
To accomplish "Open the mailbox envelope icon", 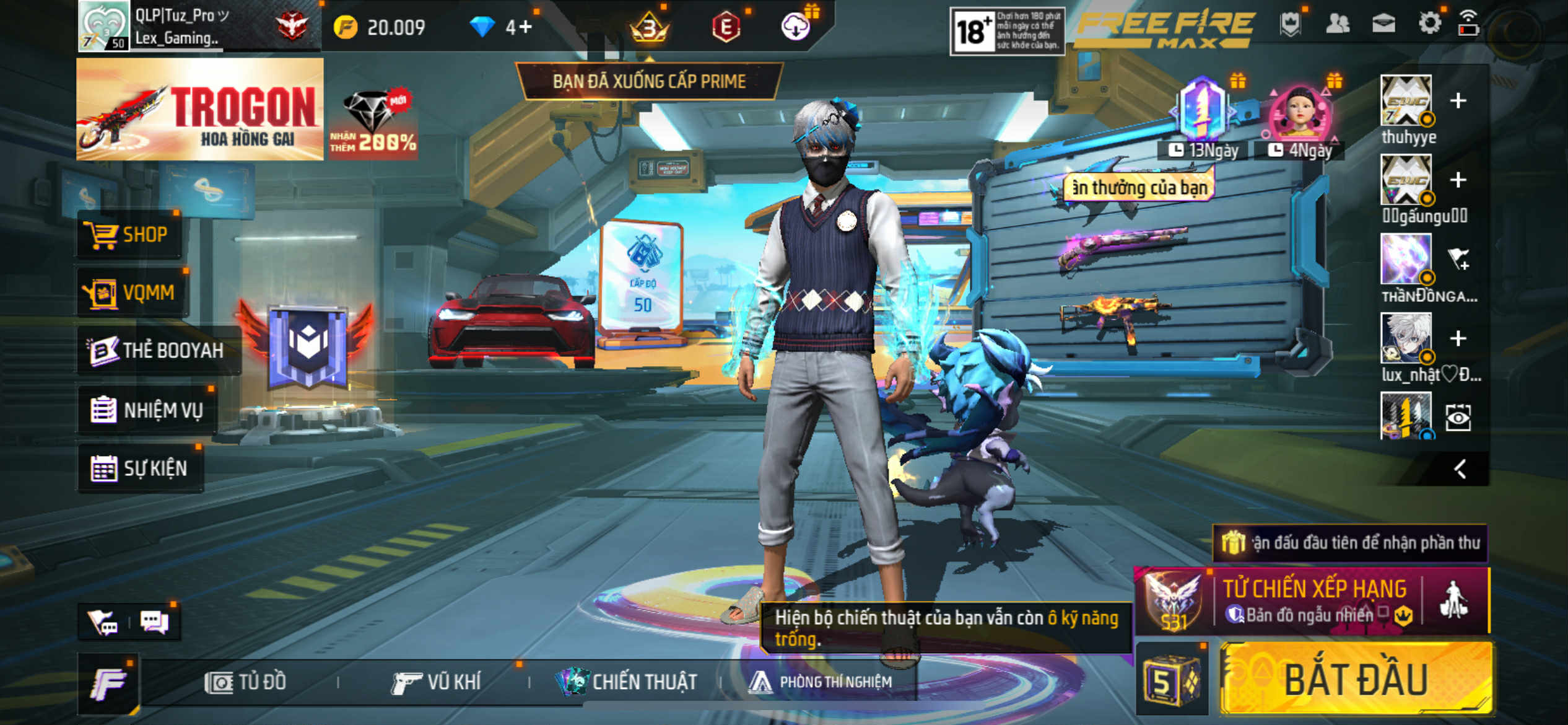I will [1383, 24].
